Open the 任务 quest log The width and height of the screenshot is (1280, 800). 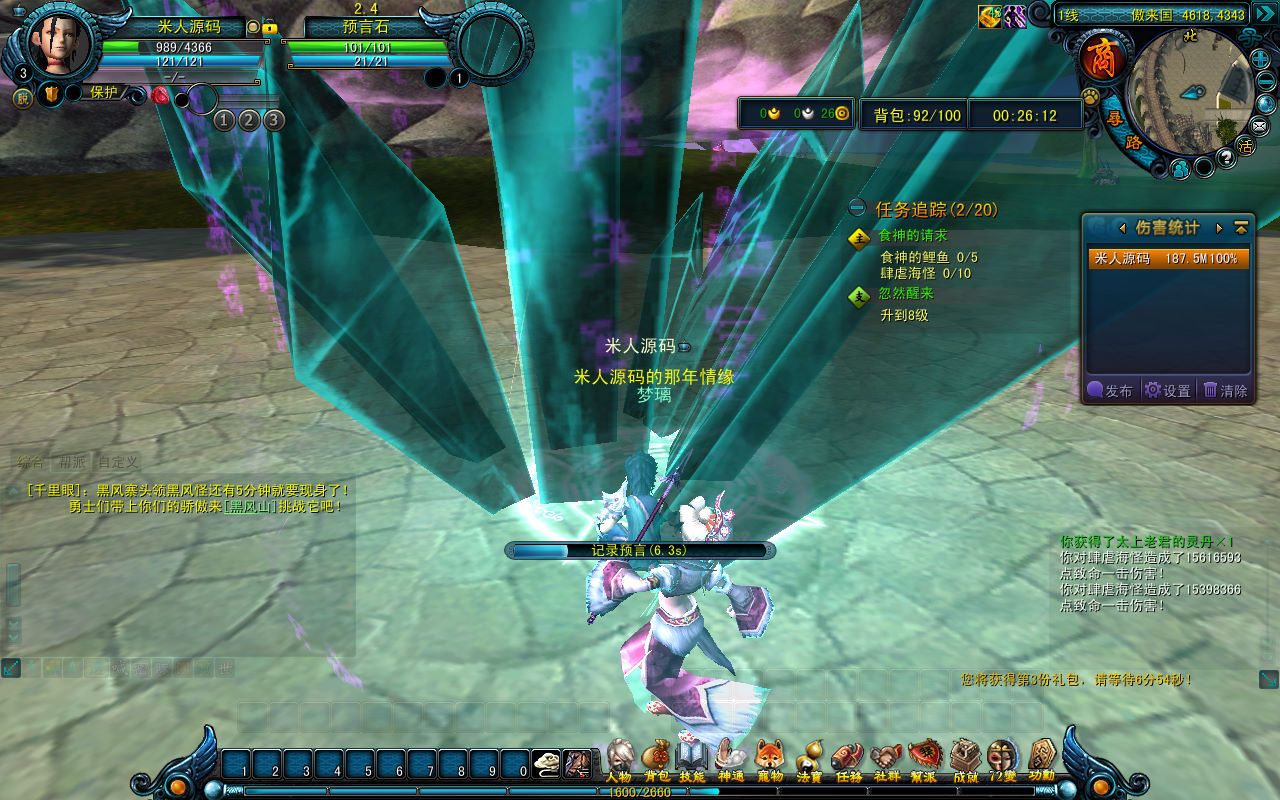pos(848,758)
